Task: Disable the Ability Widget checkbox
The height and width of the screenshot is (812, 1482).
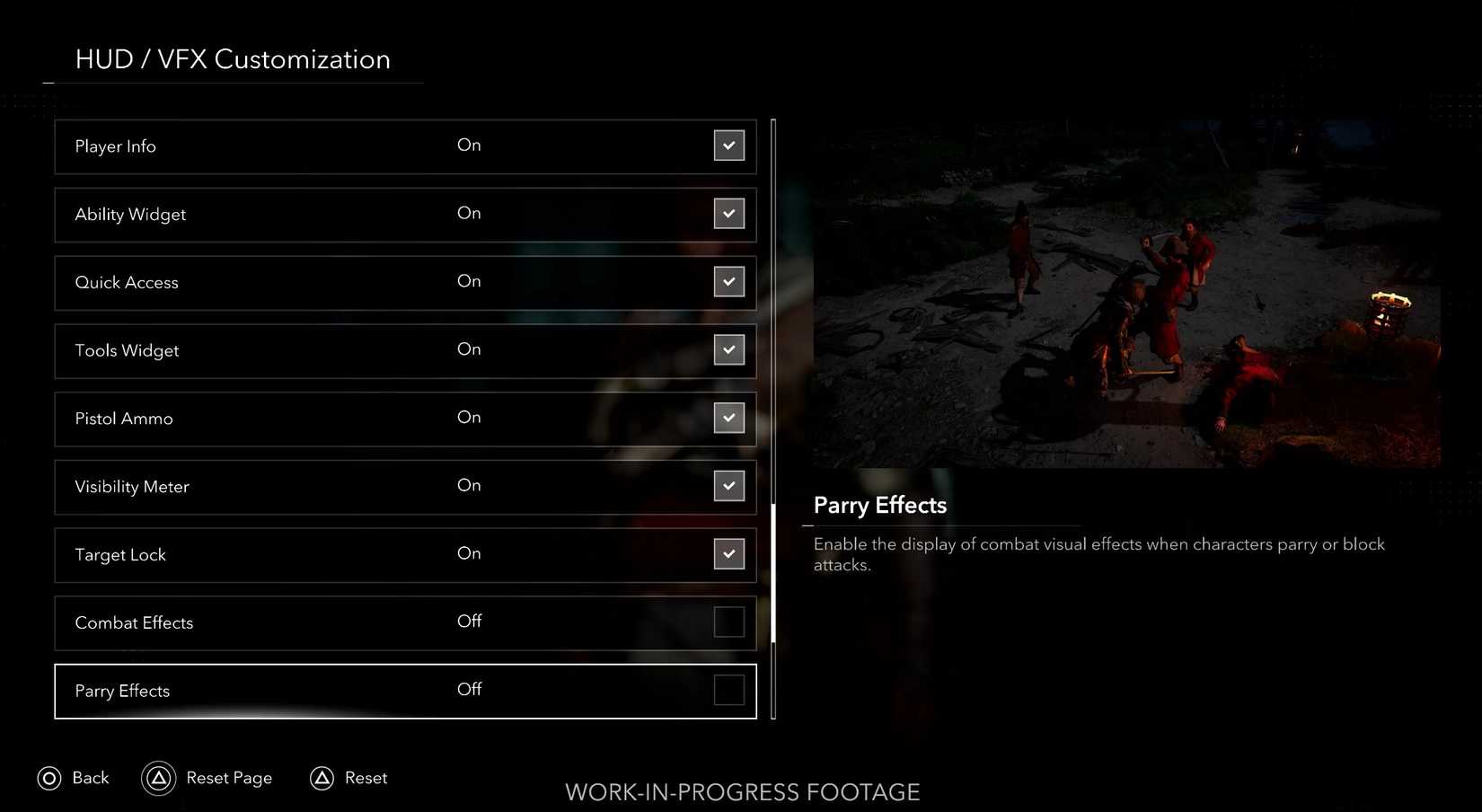Action: tap(729, 214)
